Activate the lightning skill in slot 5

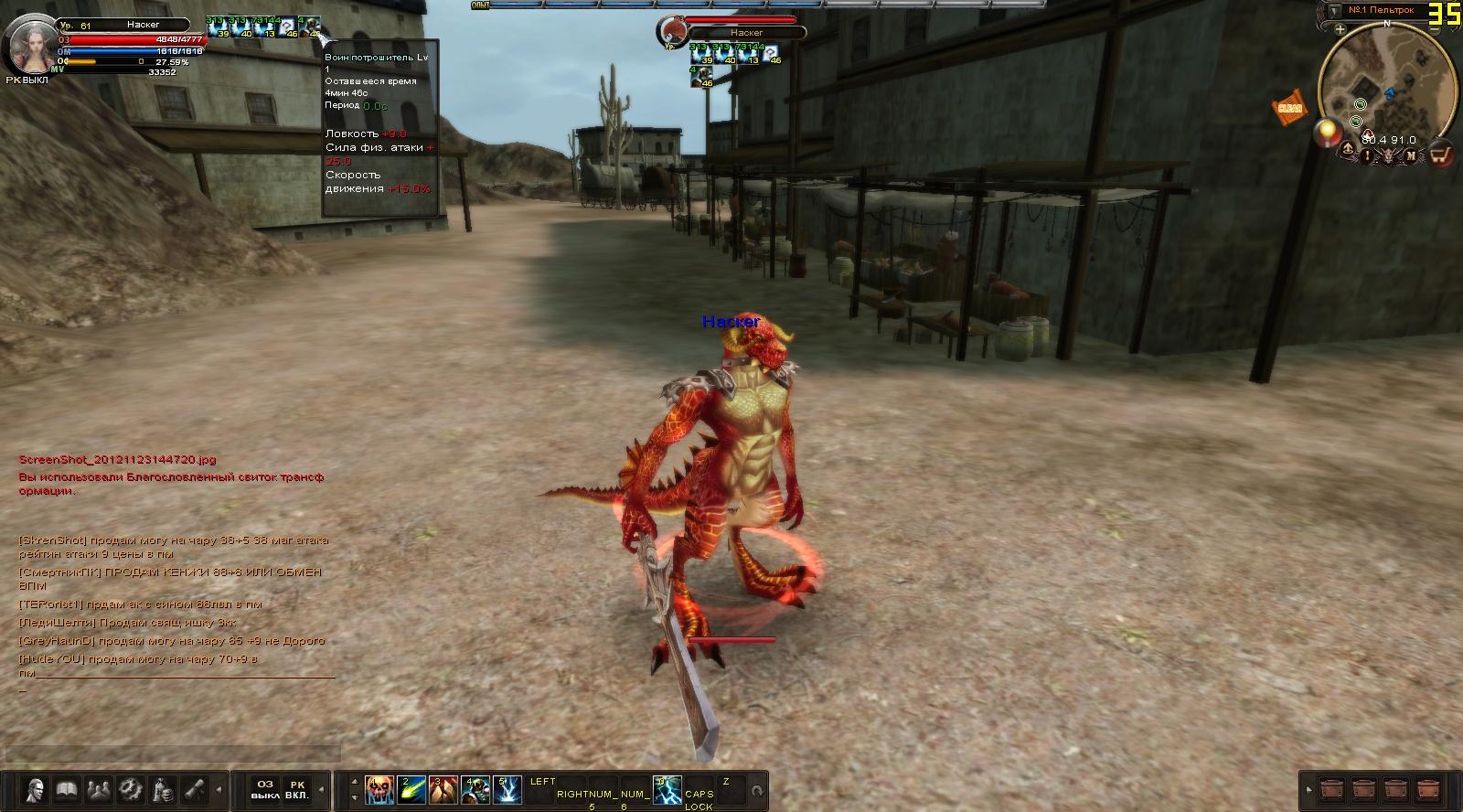[507, 789]
